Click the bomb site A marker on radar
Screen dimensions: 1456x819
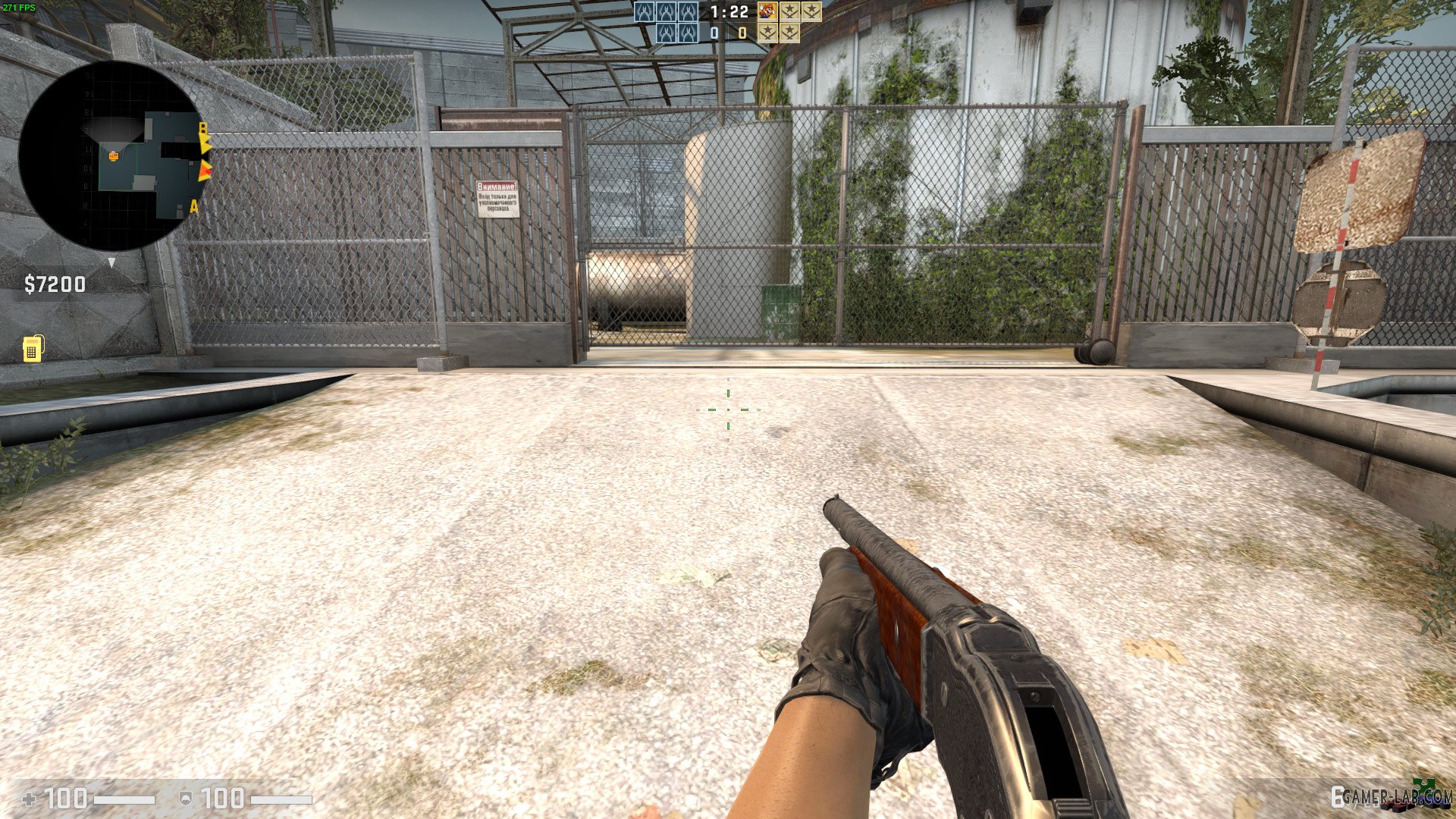[x=194, y=206]
